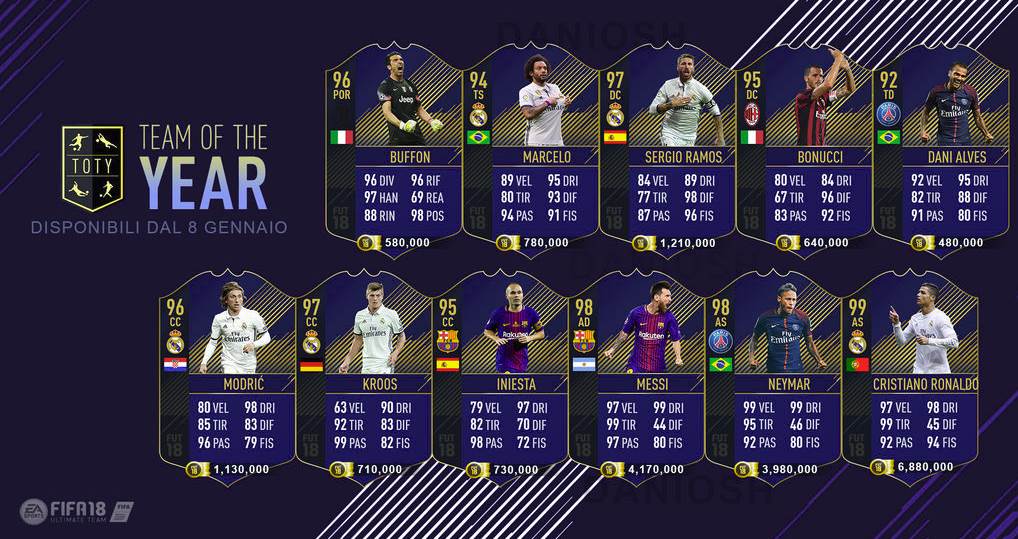The height and width of the screenshot is (539, 1018).
Task: Pick the Sergio Ramos card
Action: click(x=667, y=150)
